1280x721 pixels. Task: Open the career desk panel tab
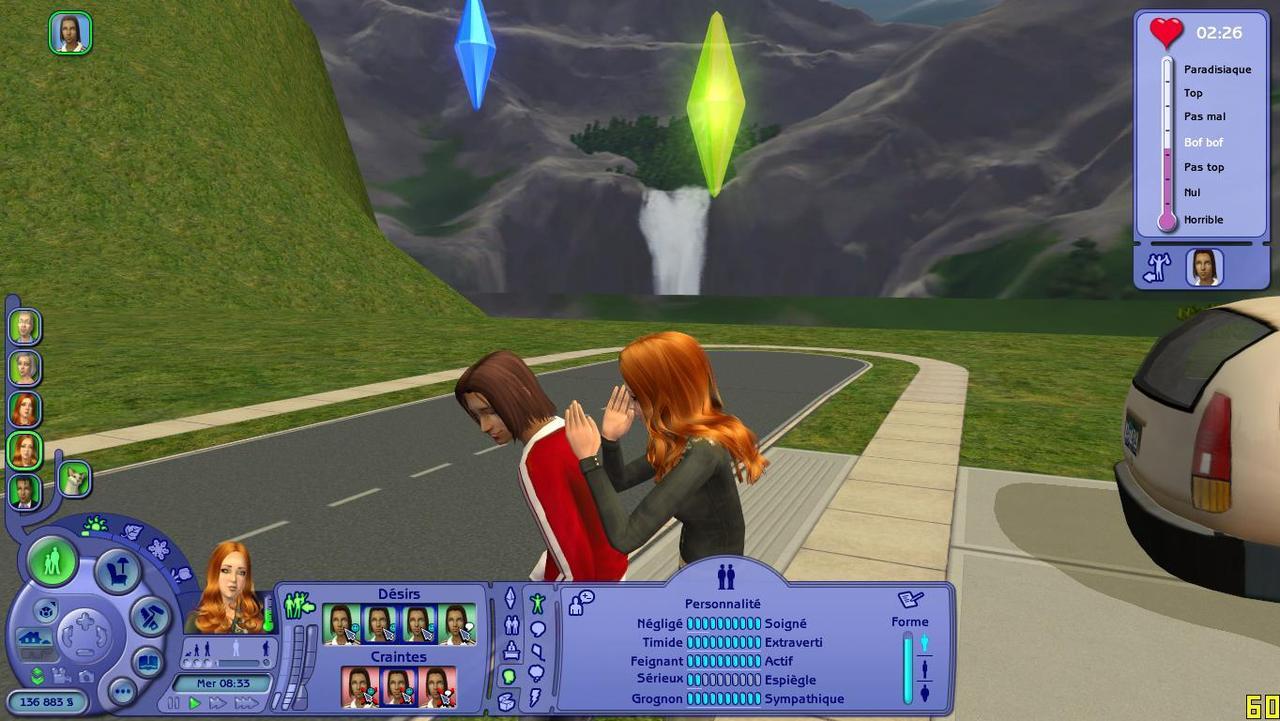click(511, 651)
